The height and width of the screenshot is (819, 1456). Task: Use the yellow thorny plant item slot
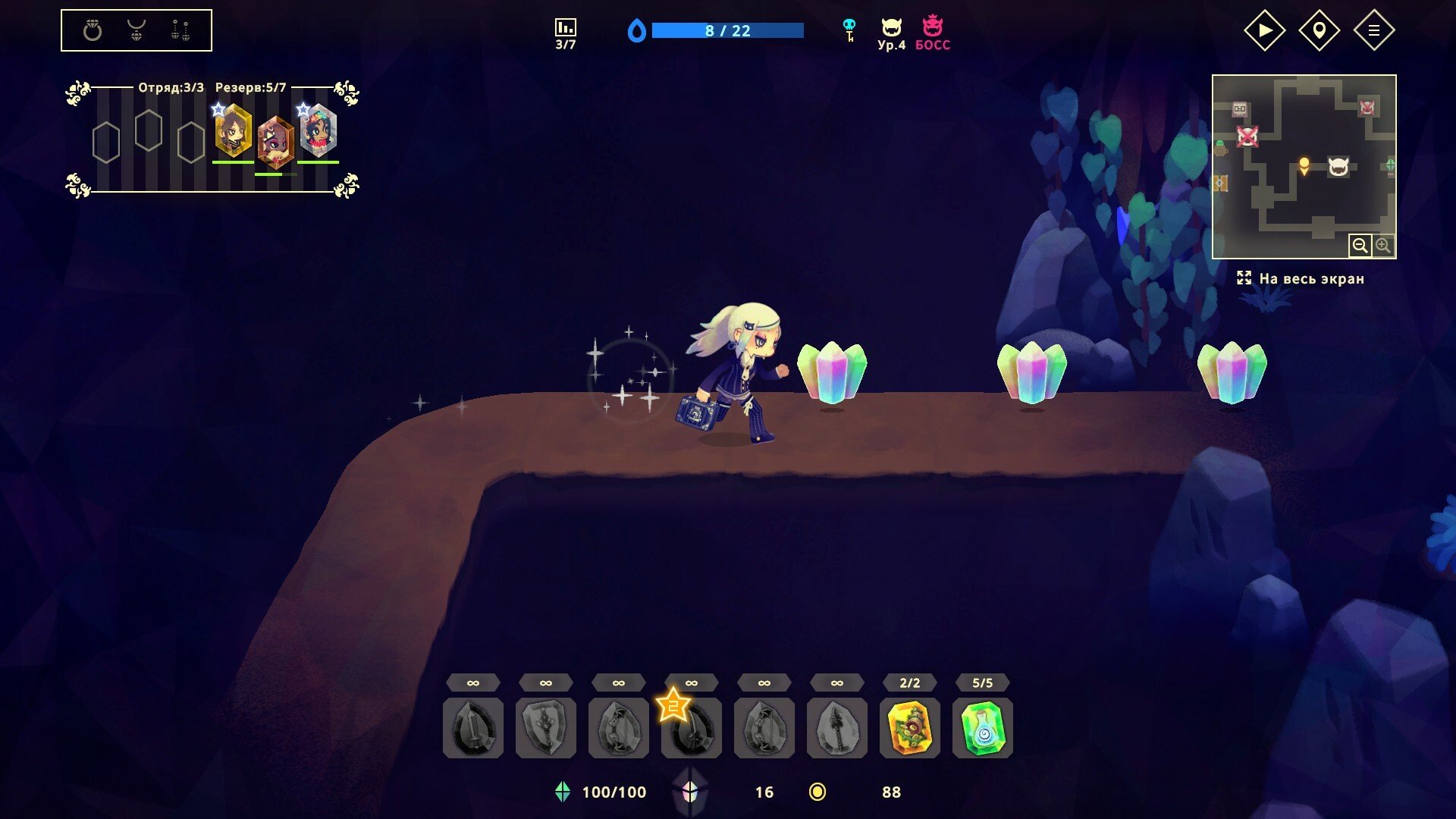pos(910,728)
